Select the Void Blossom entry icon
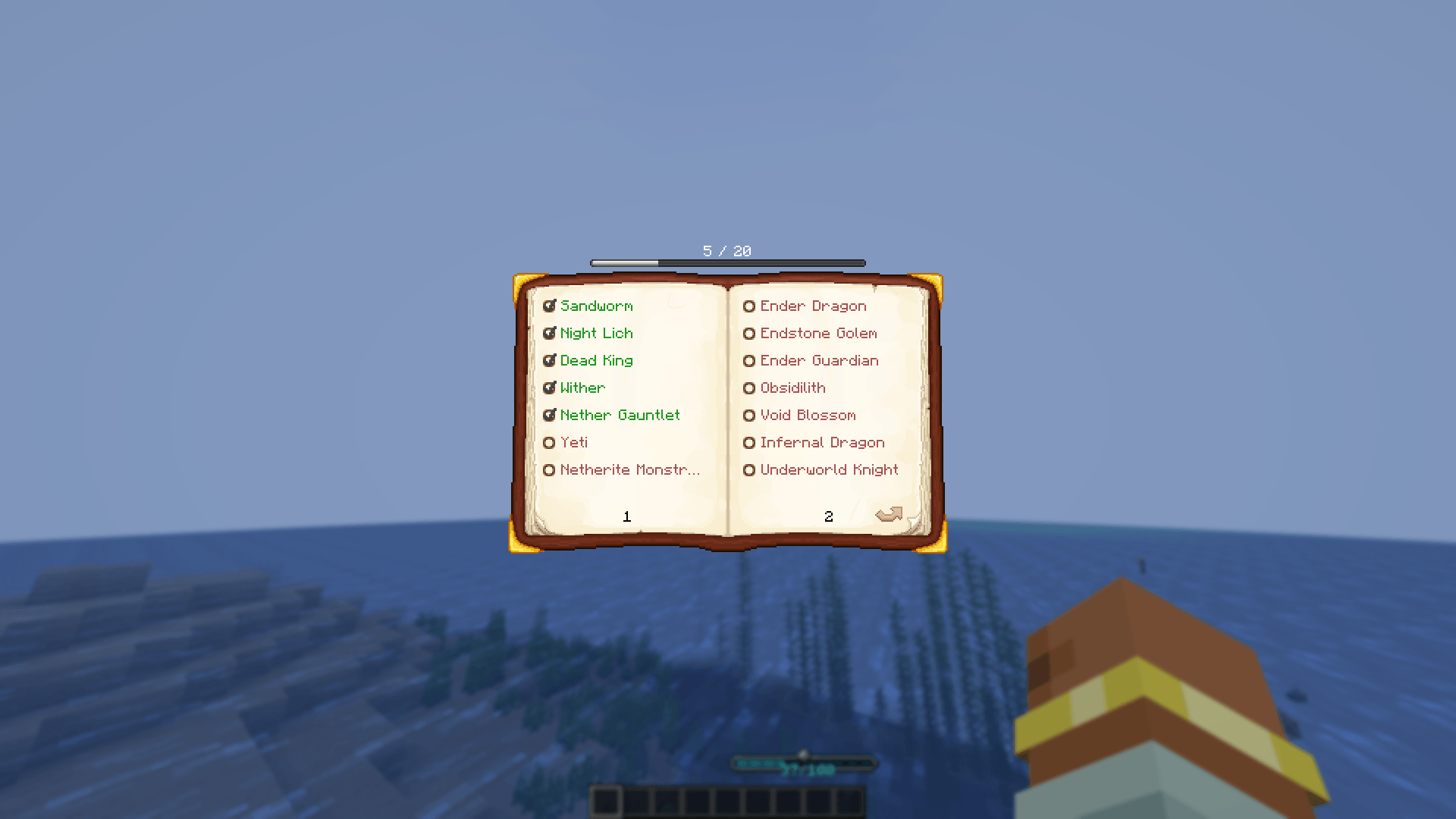Image resolution: width=1456 pixels, height=819 pixels. pyautogui.click(x=749, y=415)
